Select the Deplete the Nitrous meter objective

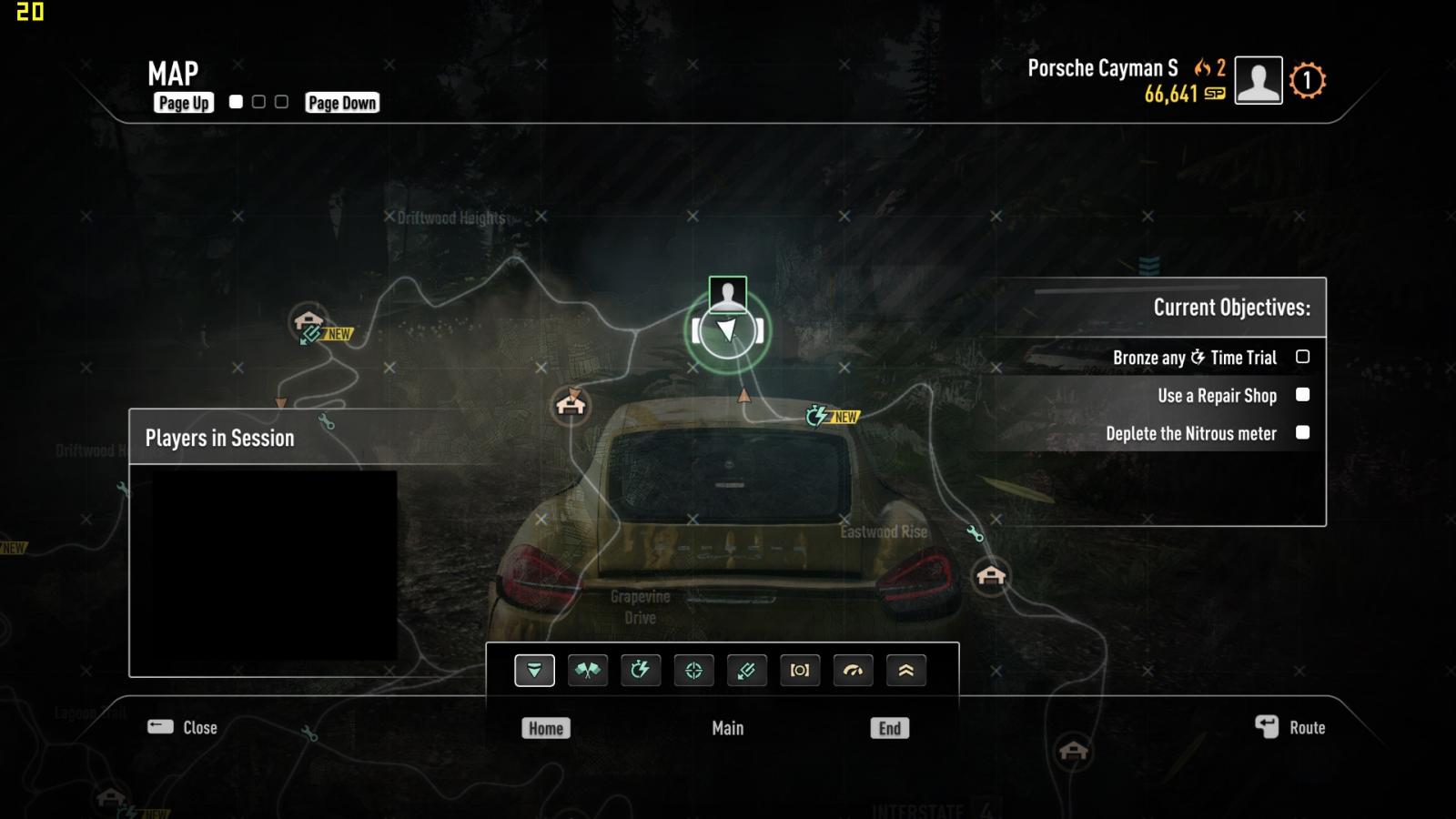1191,434
